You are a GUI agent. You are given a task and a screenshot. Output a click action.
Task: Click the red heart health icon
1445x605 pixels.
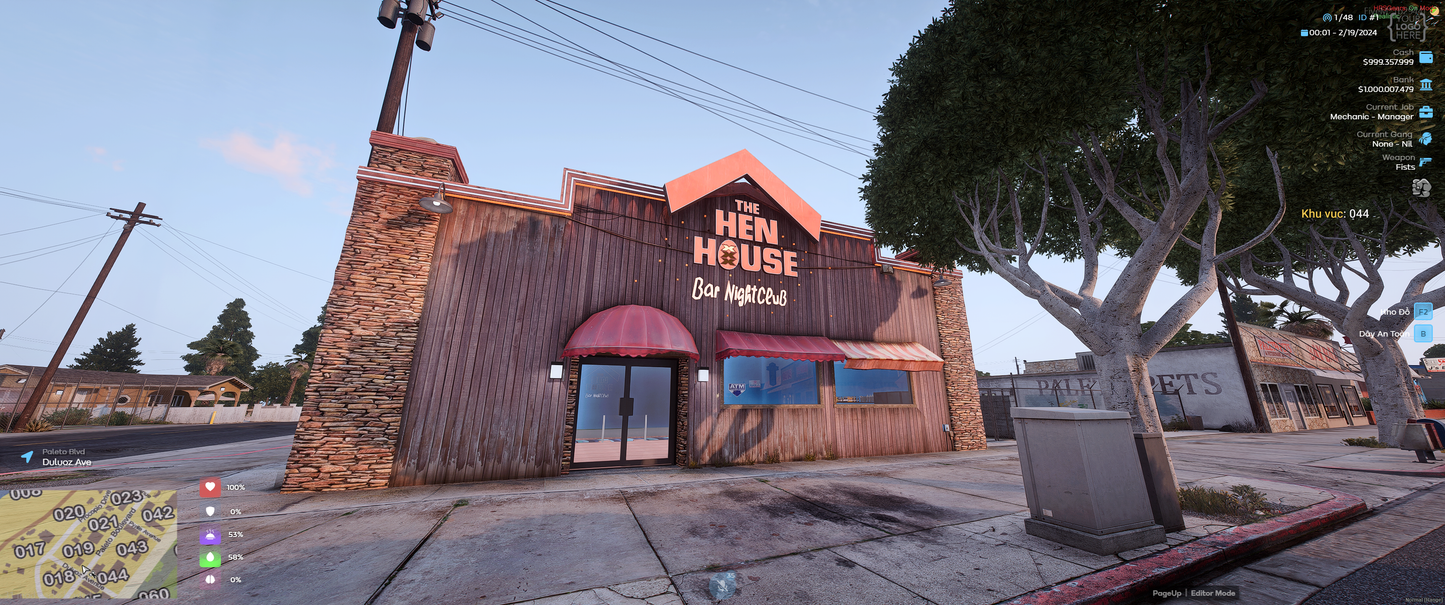point(210,487)
